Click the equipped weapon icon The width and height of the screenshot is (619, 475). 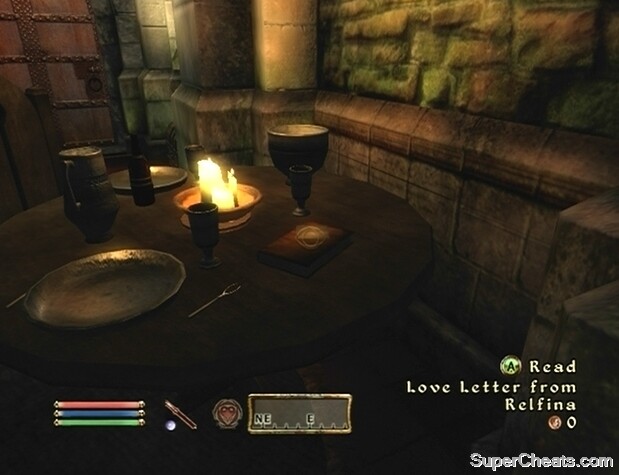pos(180,411)
